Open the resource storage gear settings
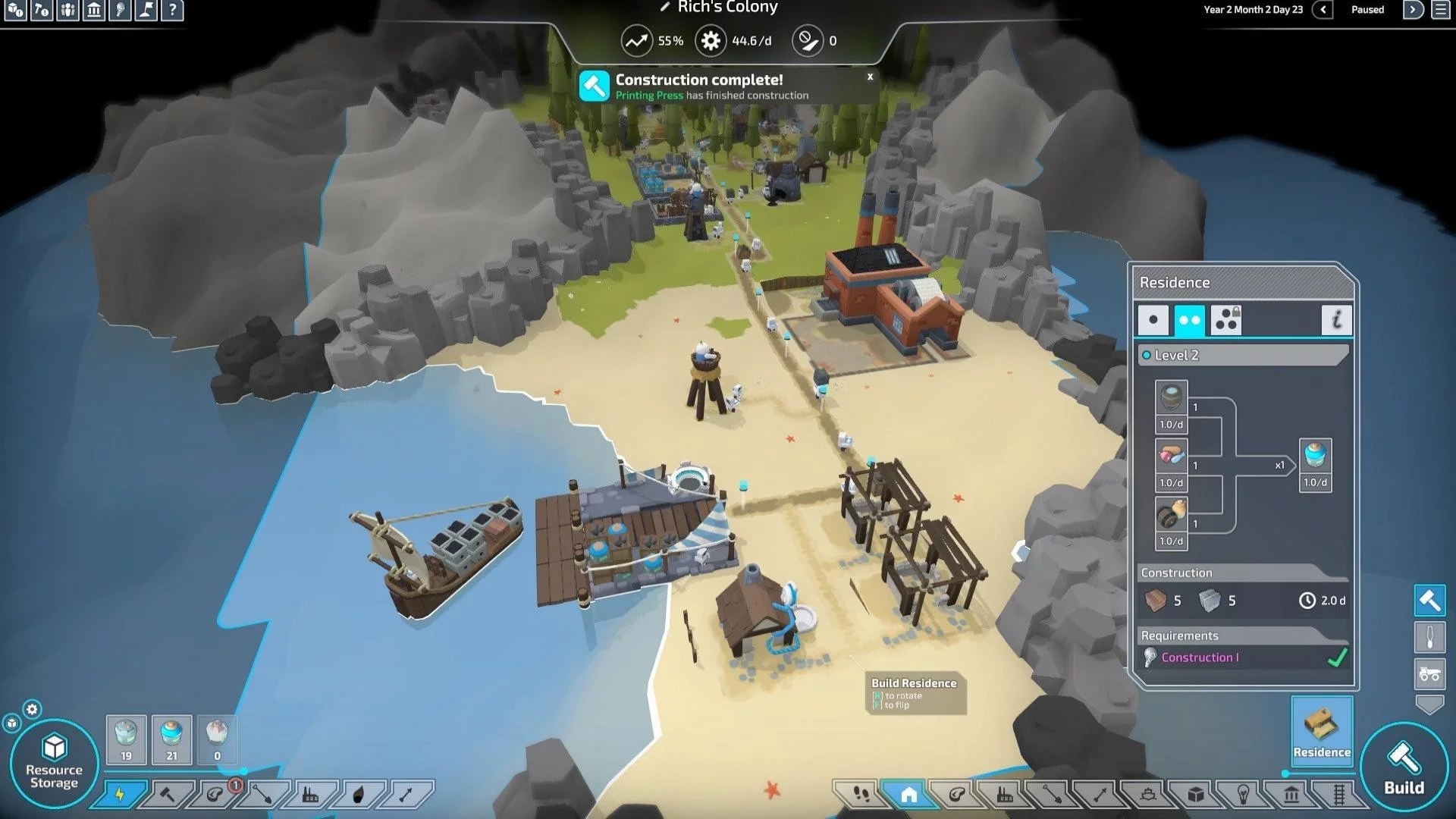The height and width of the screenshot is (819, 1456). coord(32,709)
